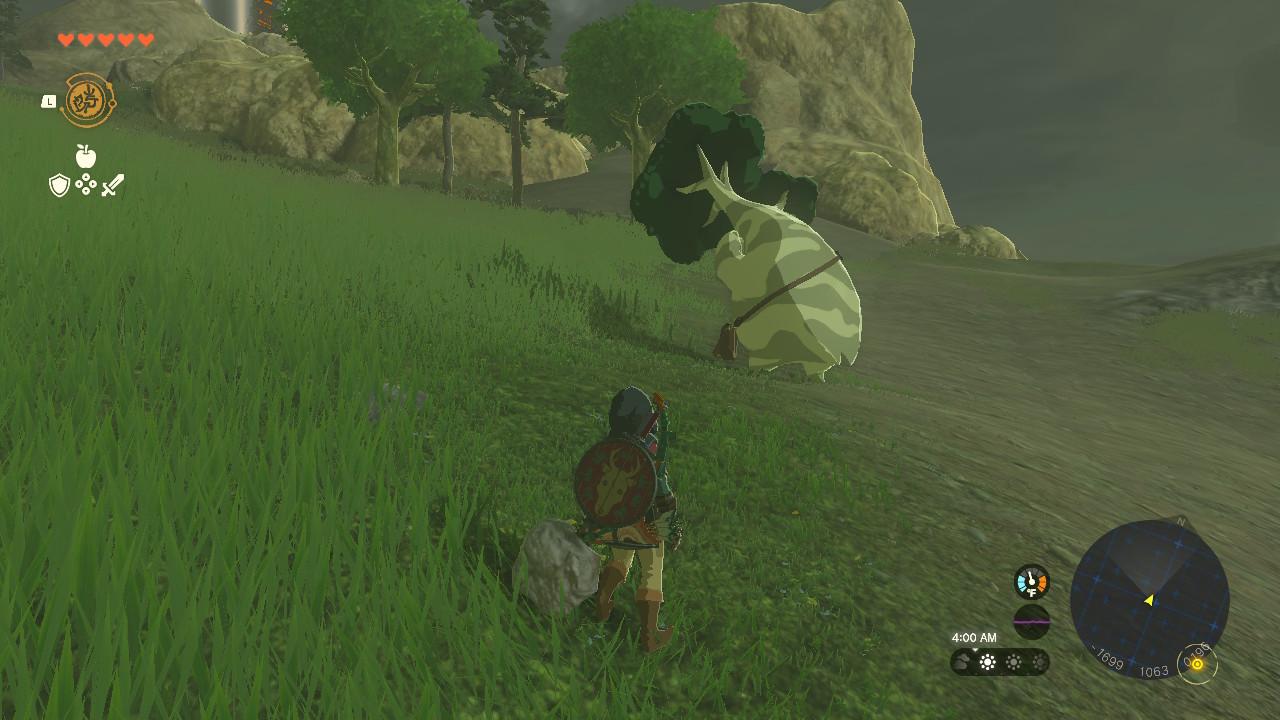Click the 4:00 AM time display
The height and width of the screenshot is (720, 1280).
pos(975,637)
